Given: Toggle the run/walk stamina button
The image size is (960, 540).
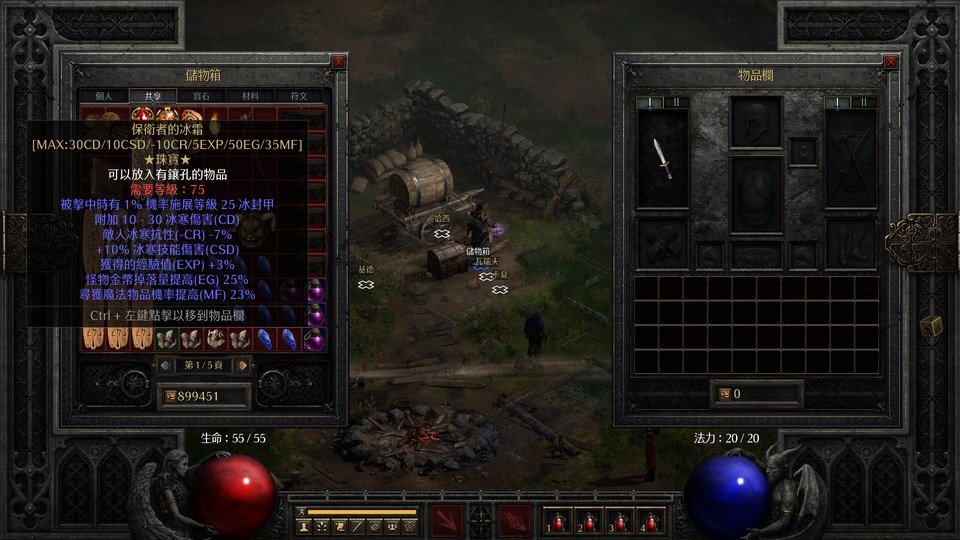Looking at the screenshot, I should (301, 511).
